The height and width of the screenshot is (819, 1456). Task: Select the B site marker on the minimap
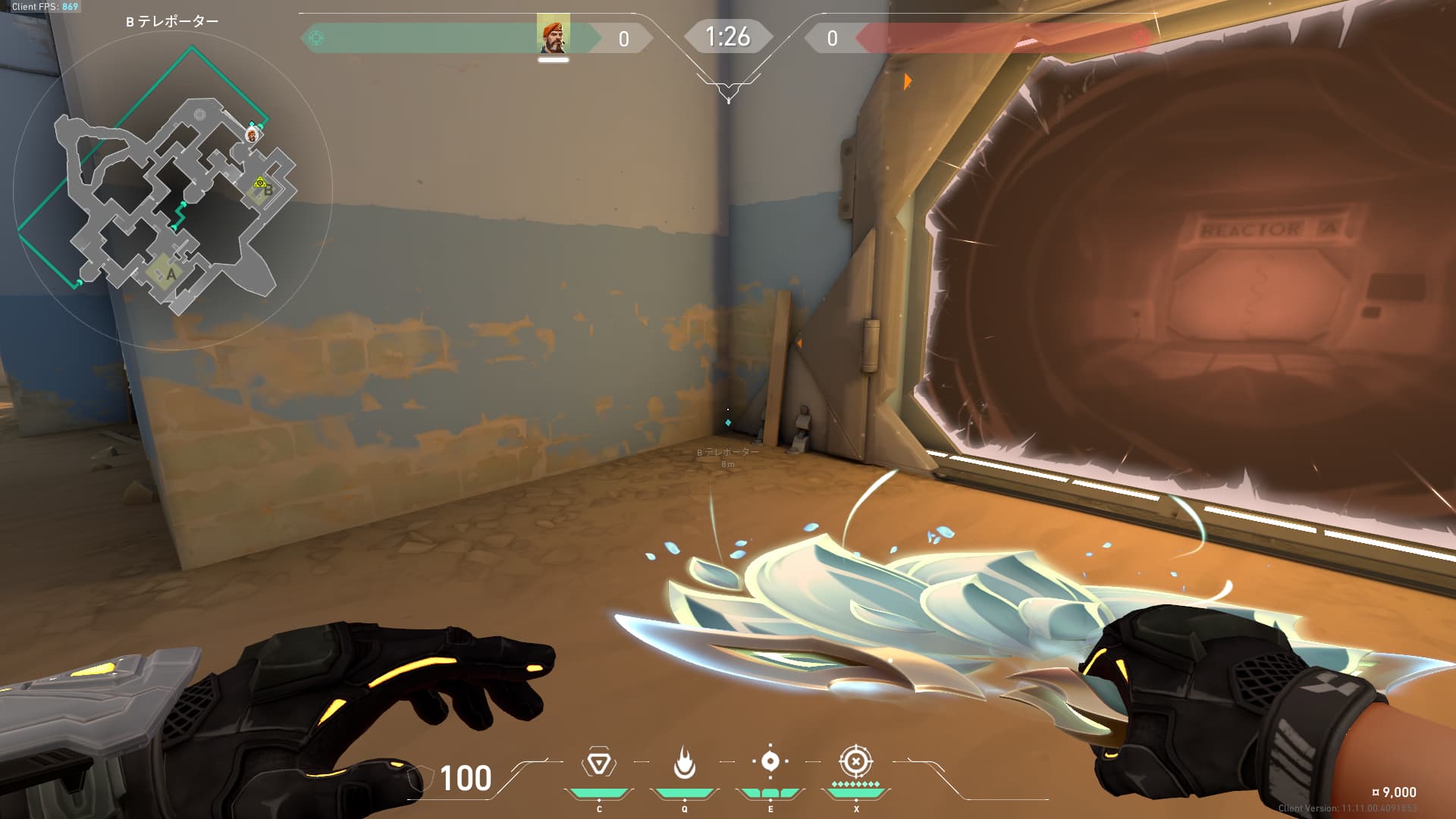267,190
